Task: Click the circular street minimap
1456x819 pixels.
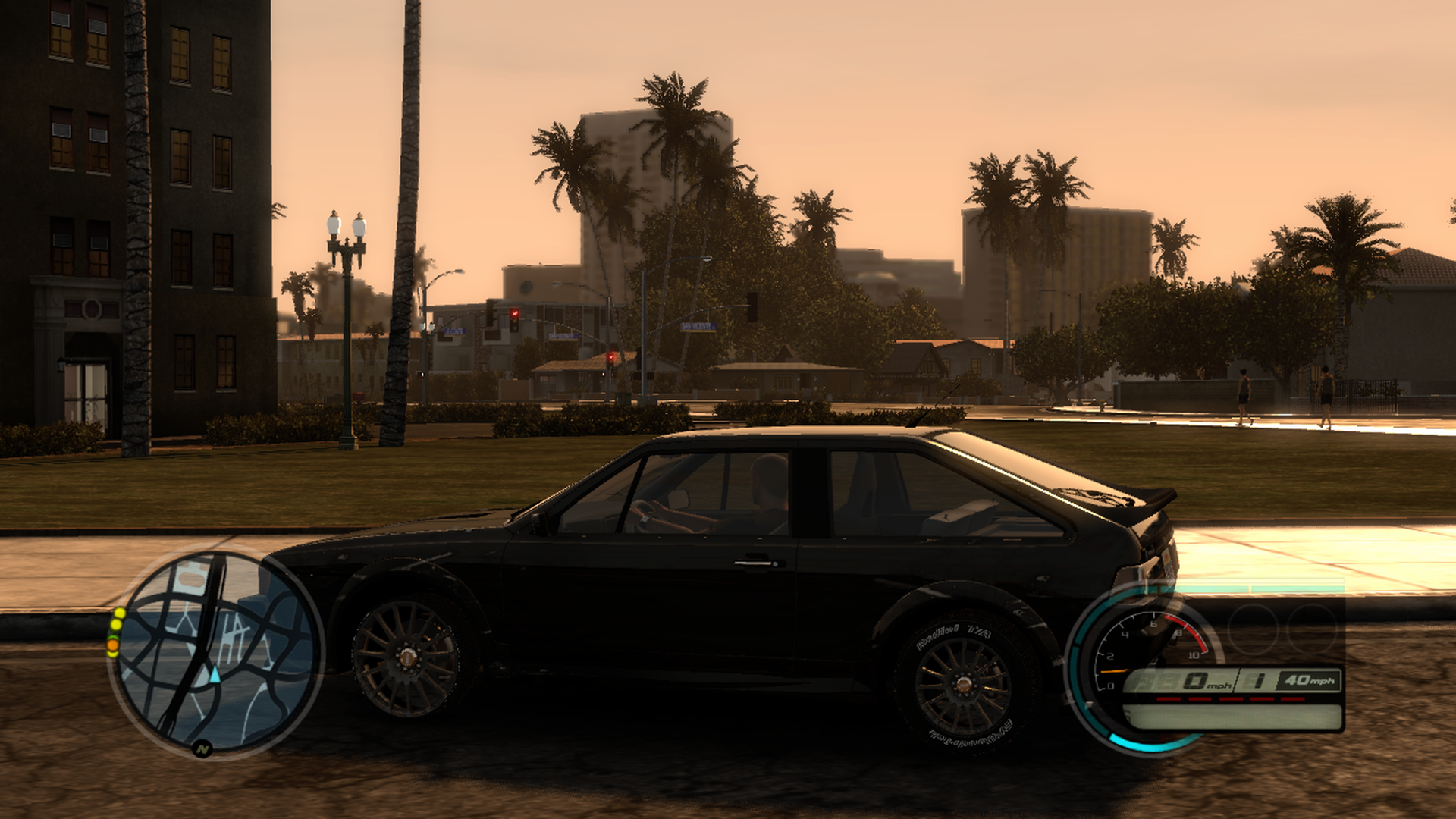Action: (216, 651)
